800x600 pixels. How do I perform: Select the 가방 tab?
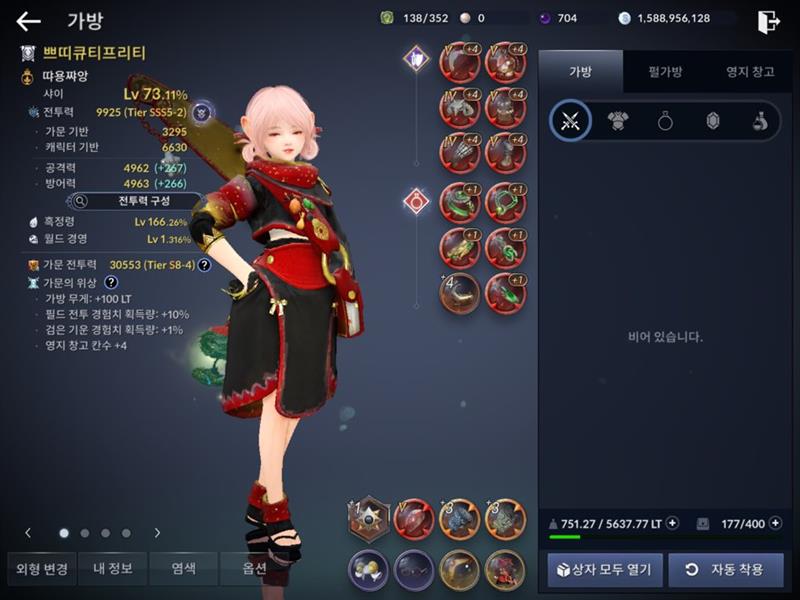[x=580, y=71]
